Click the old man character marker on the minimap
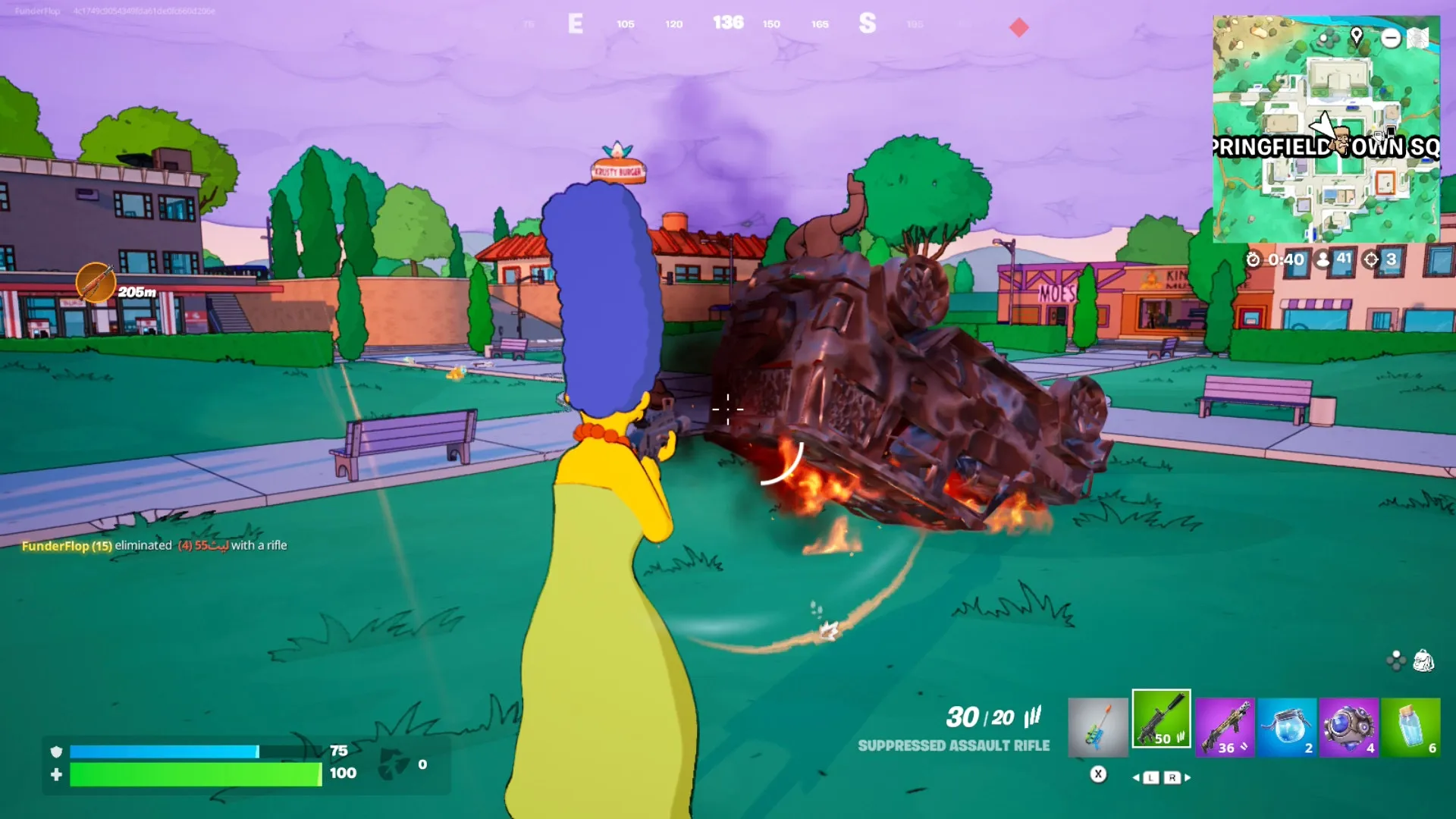This screenshot has width=1456, height=819. (x=1341, y=141)
